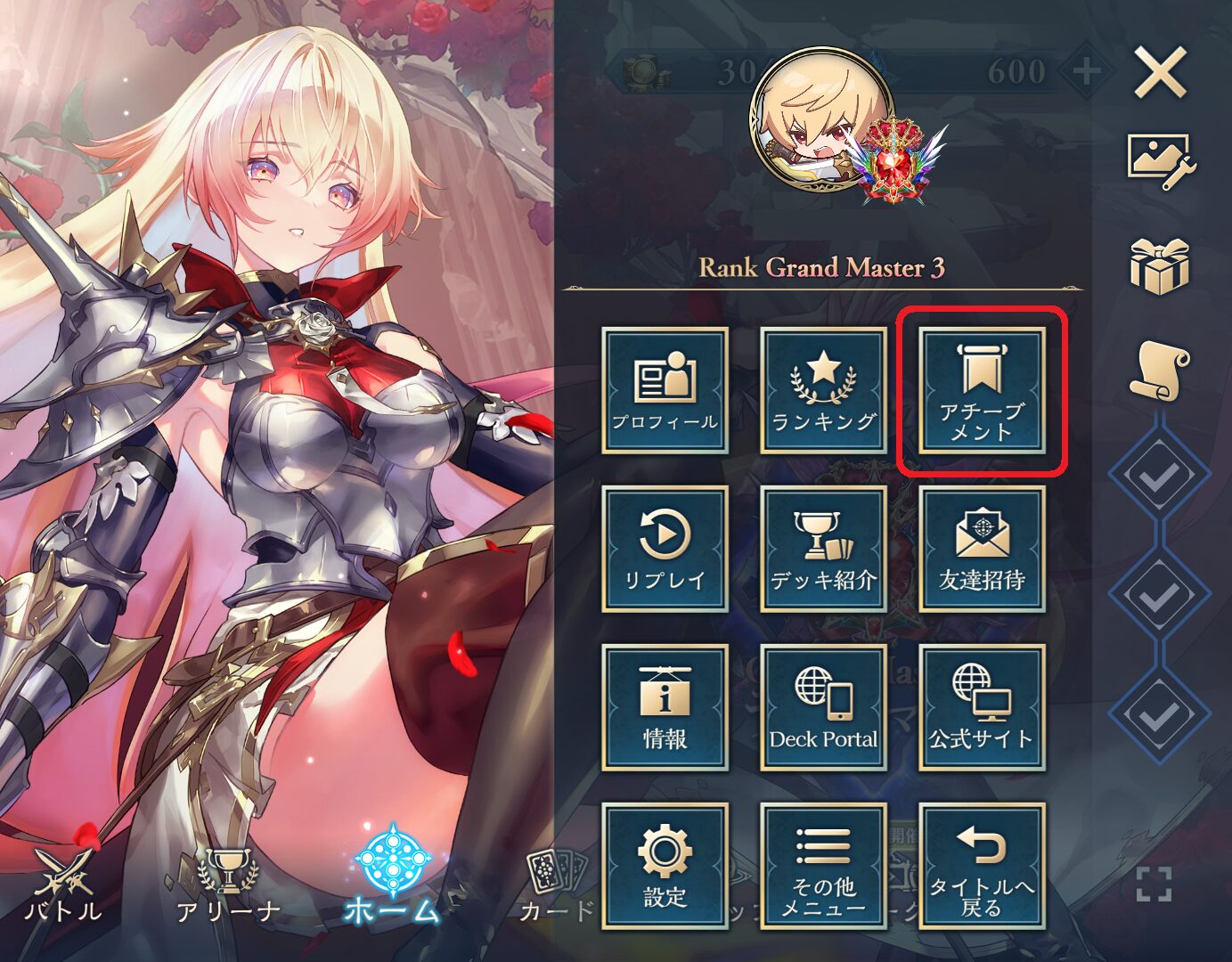Toggle fullscreen with the corner brackets icon
The image size is (1232, 962).
click(1154, 884)
